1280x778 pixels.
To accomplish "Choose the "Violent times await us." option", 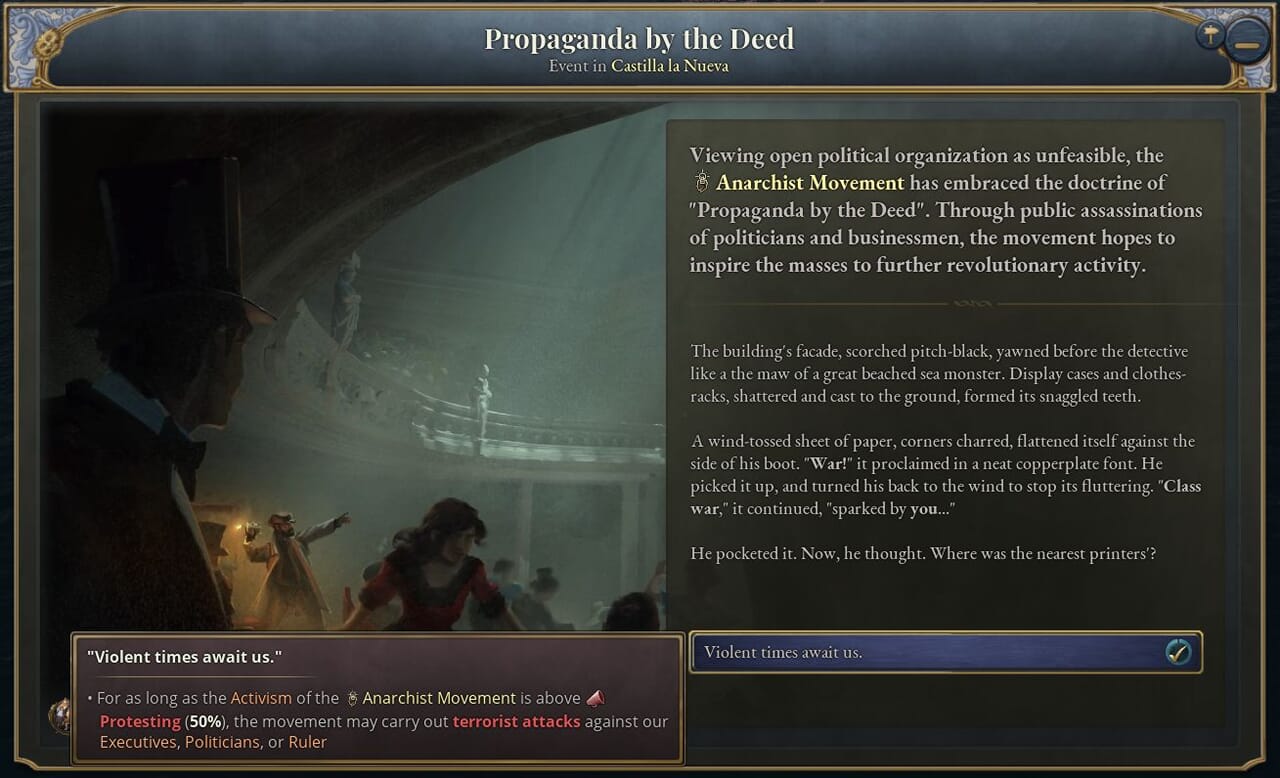I will [945, 652].
